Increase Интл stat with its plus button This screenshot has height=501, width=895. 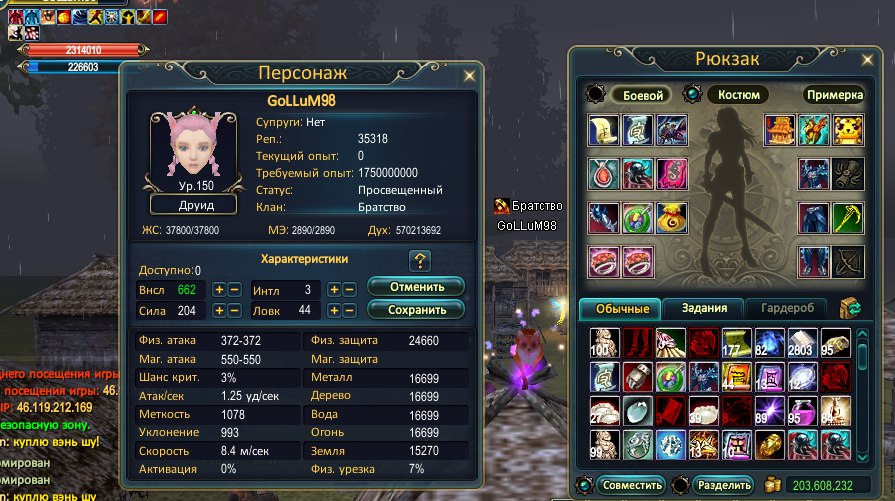335,289
